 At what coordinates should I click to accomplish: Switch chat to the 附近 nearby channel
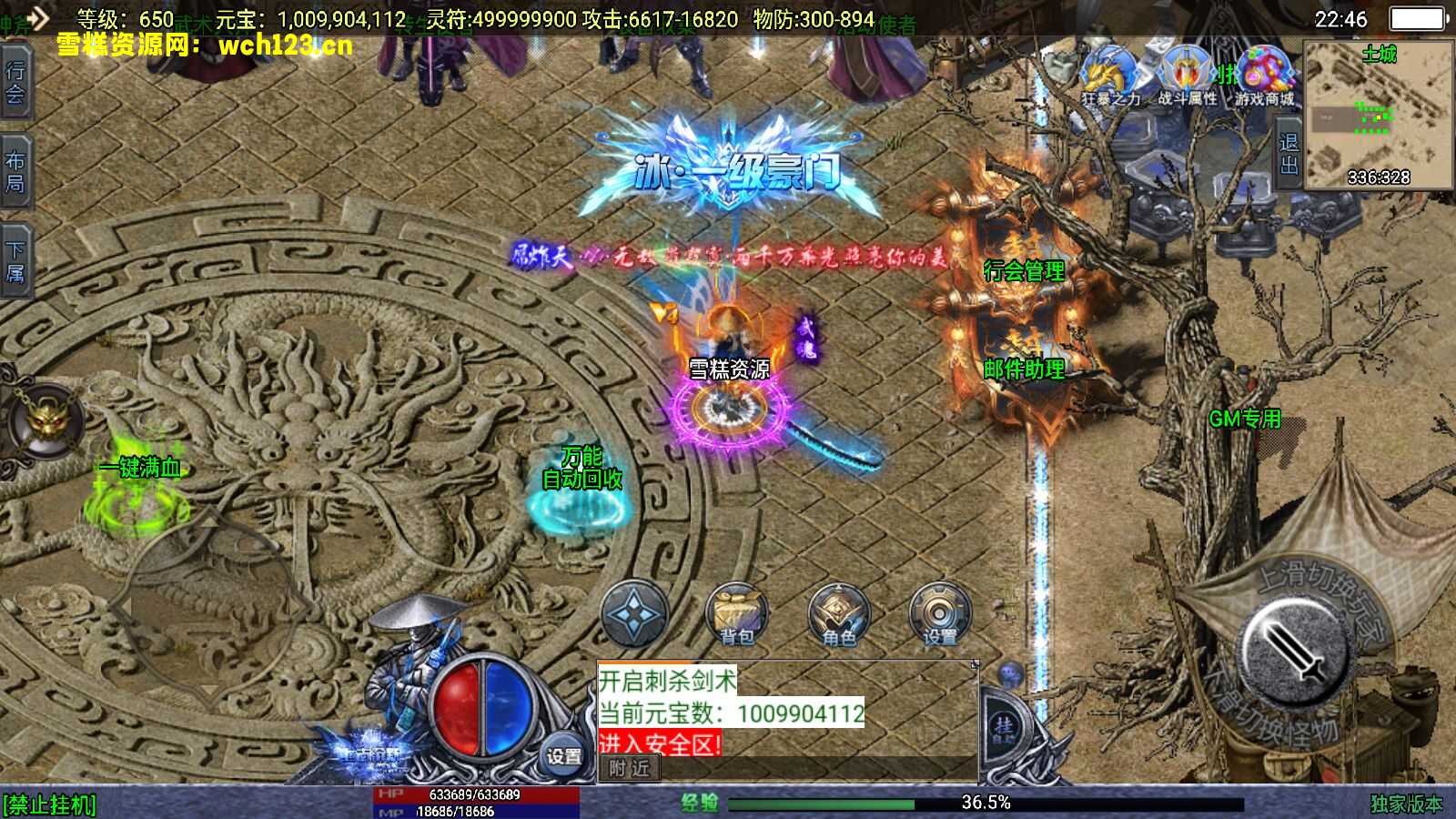pyautogui.click(x=630, y=769)
